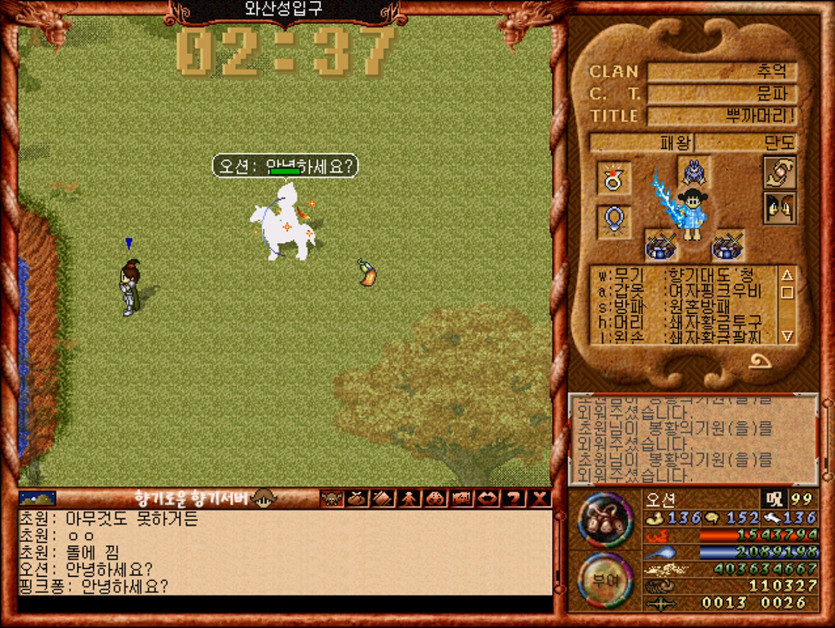Click the lips icon in the toolbar
This screenshot has width=835, height=628.
pos(488,498)
